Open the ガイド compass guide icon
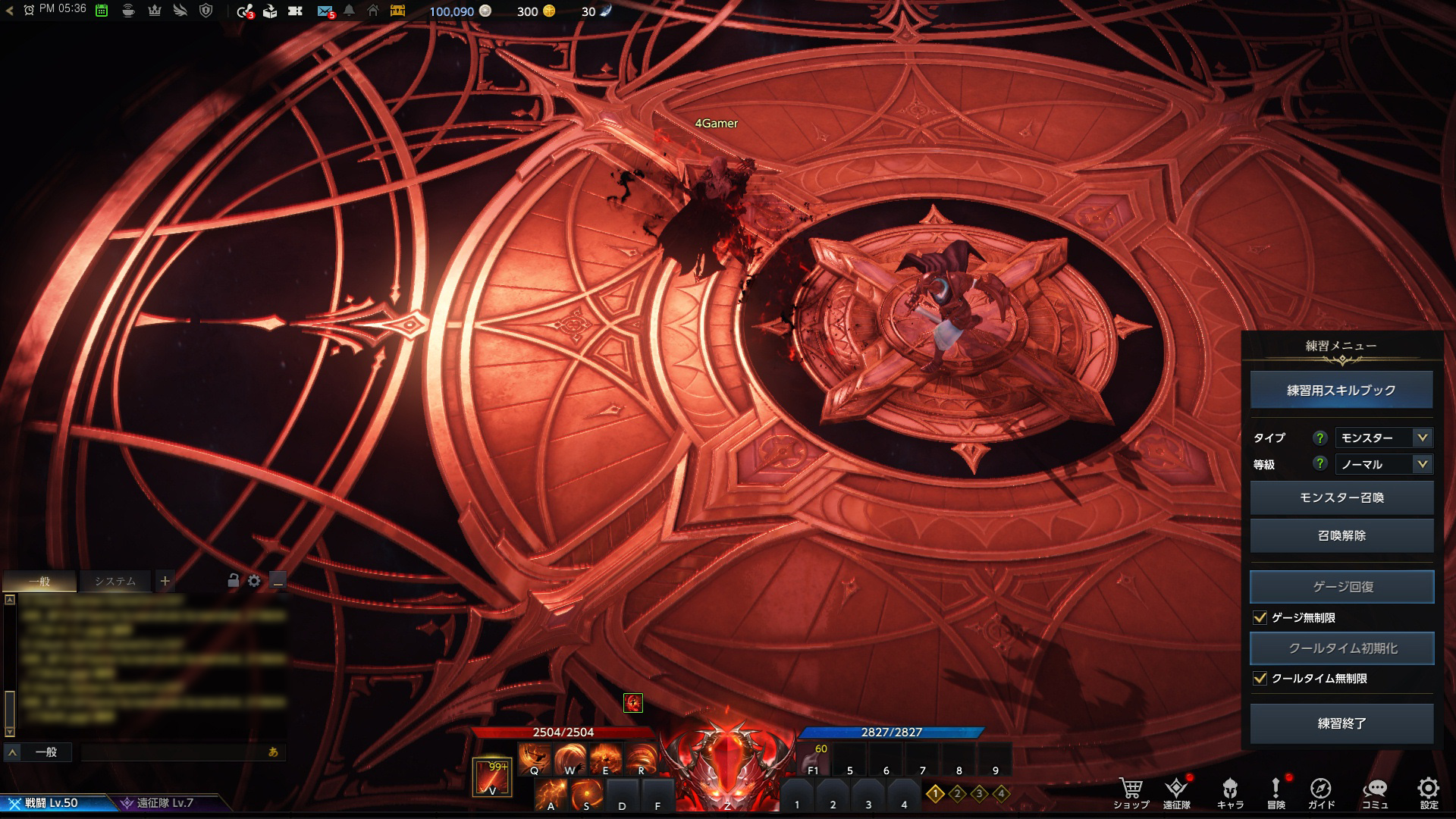The image size is (1456, 819). [1320, 790]
